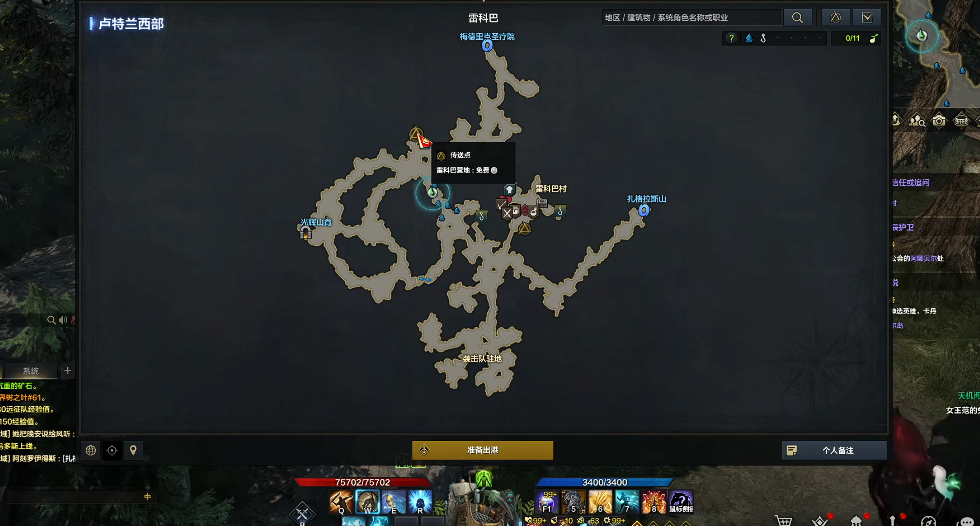Click the green question mark help icon
The image size is (980, 526).
pyautogui.click(x=731, y=39)
